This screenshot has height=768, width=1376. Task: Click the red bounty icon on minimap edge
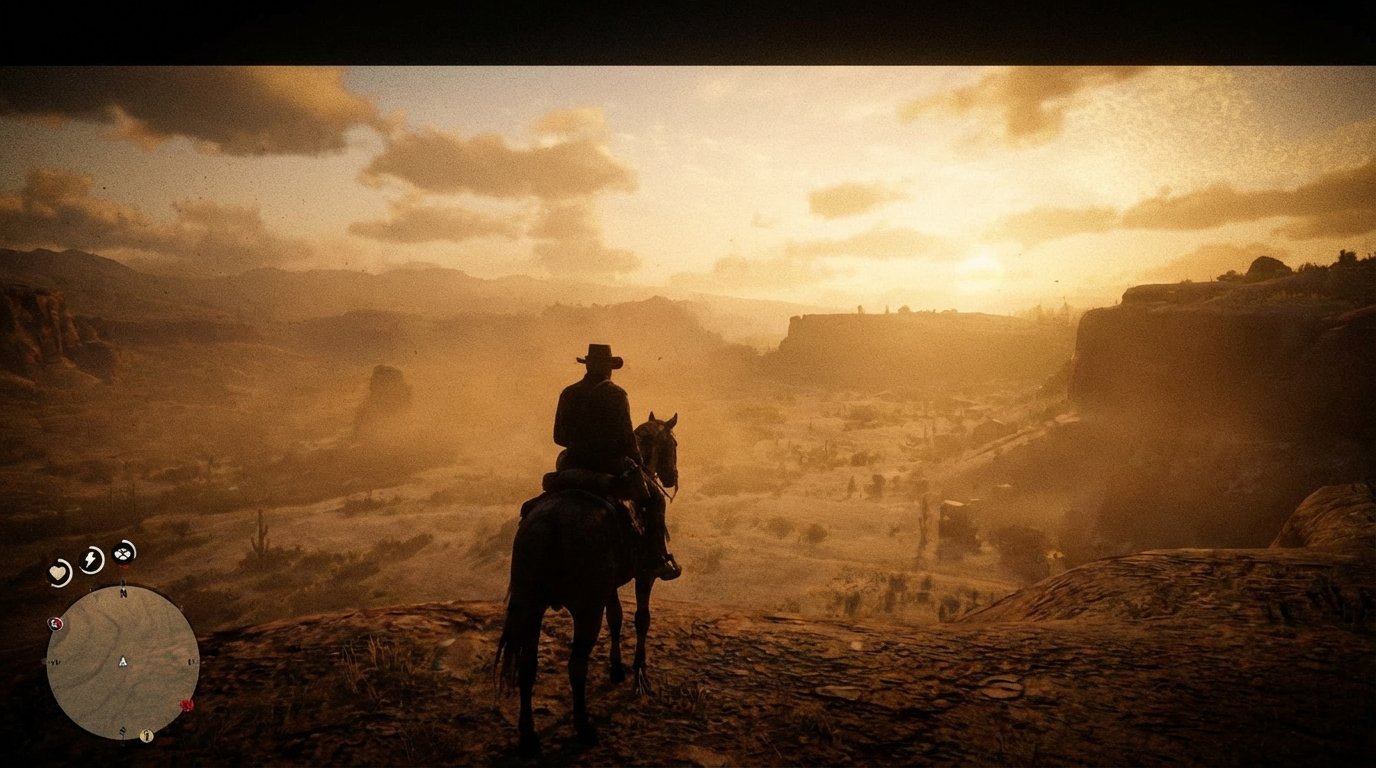56,623
